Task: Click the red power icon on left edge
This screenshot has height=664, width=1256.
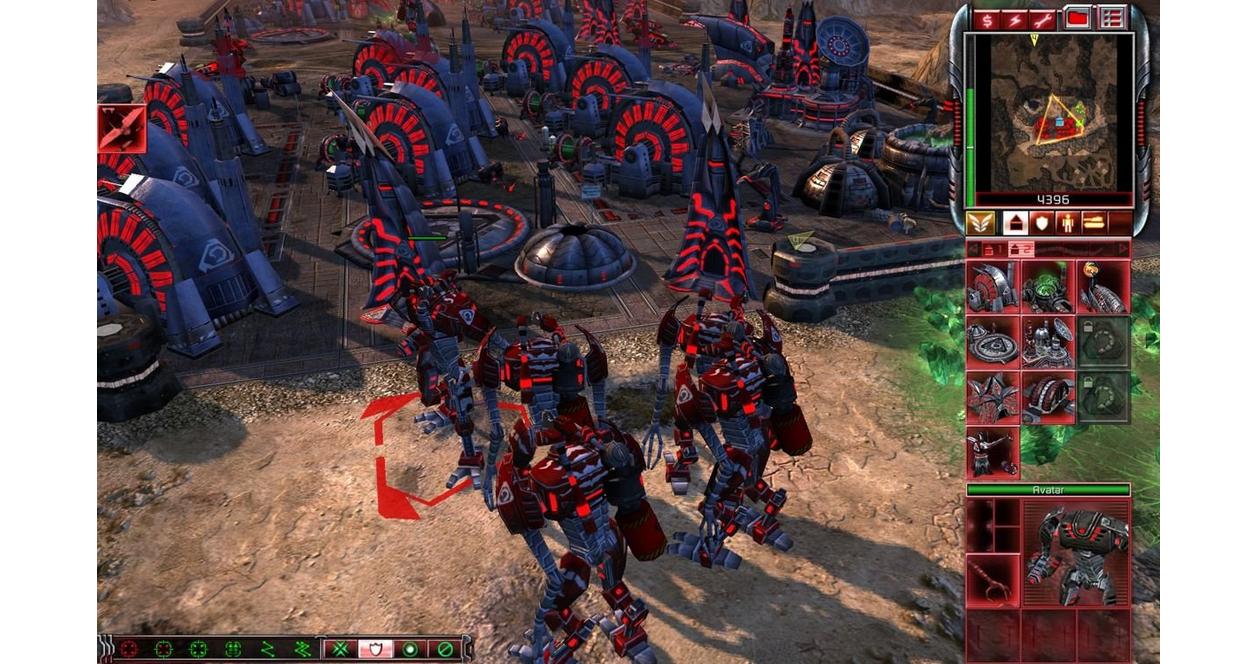Action: tap(122, 129)
